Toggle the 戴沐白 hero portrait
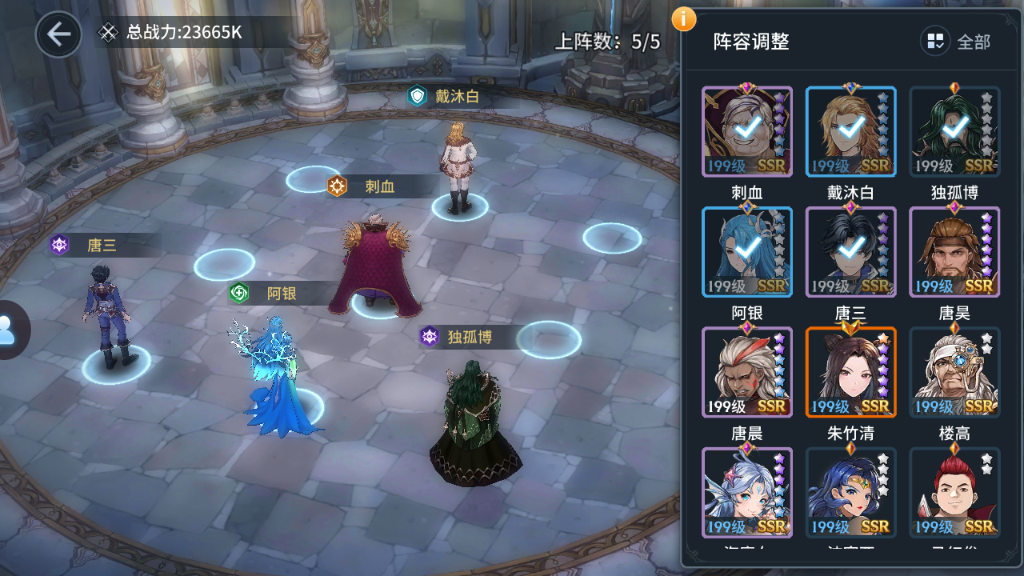Screen dimensions: 1024x576 851,131
